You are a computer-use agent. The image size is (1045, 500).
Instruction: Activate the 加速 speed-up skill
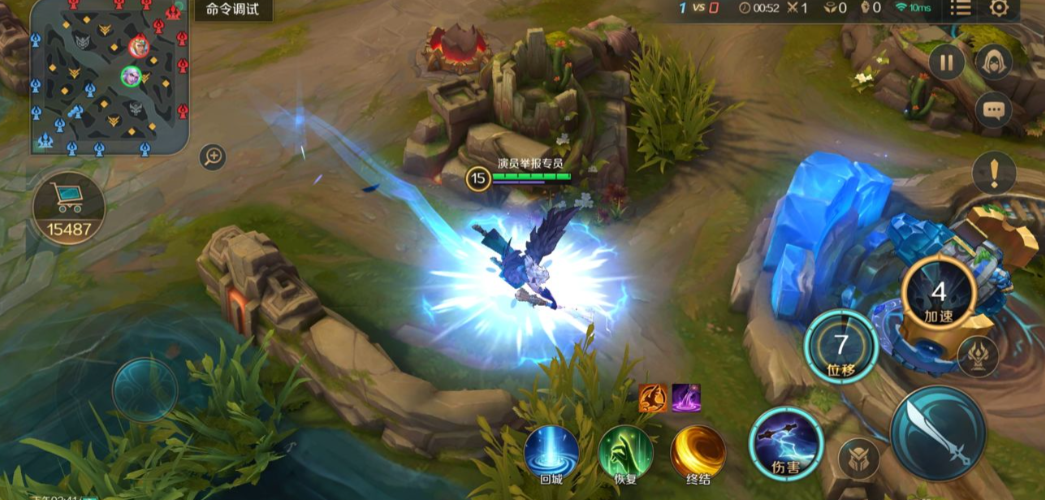pos(938,294)
